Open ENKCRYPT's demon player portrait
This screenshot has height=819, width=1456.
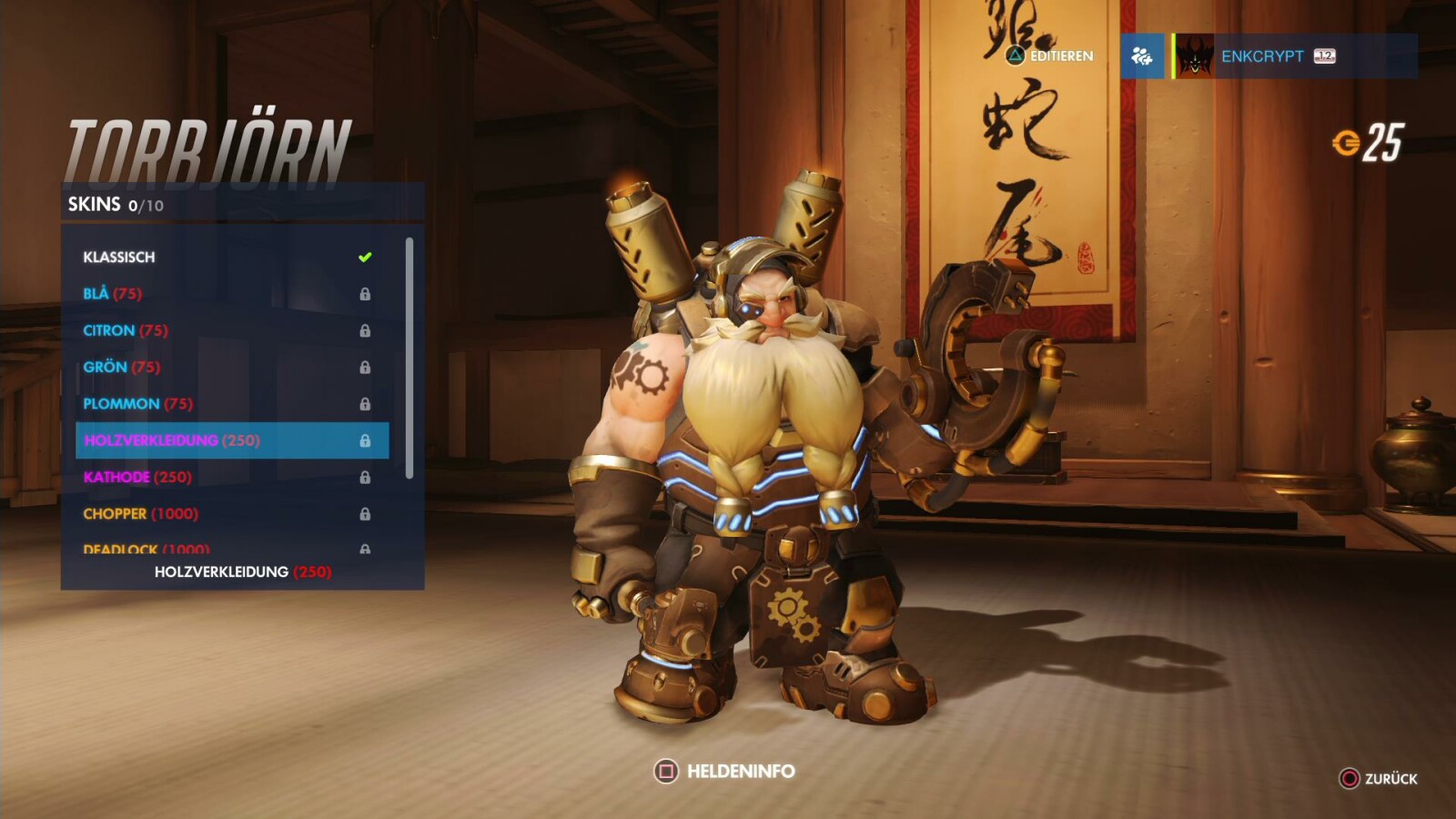(1195, 56)
